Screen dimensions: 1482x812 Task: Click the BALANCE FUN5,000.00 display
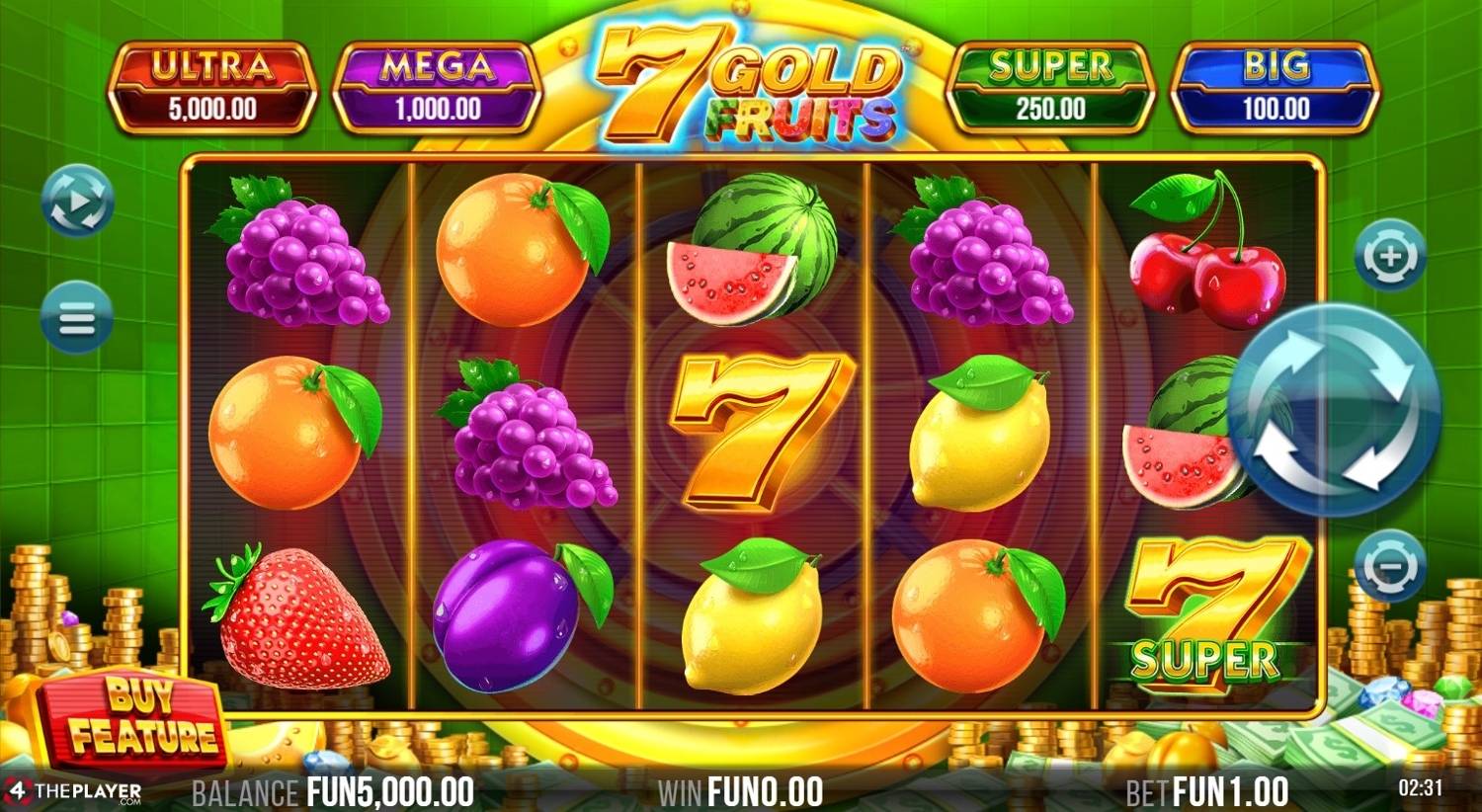point(333,790)
